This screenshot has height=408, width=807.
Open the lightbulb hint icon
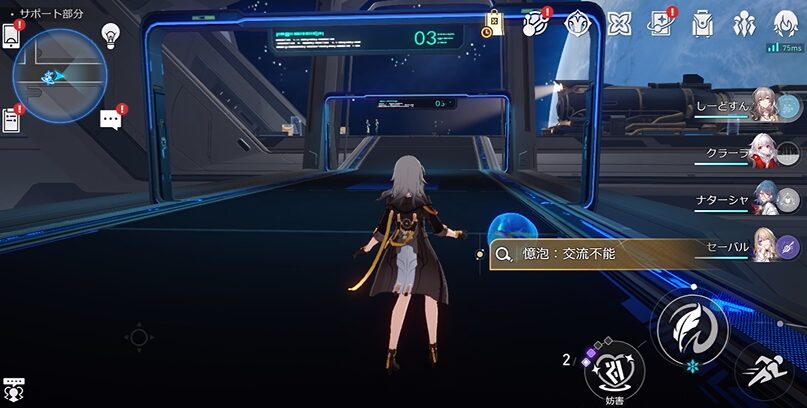click(110, 37)
